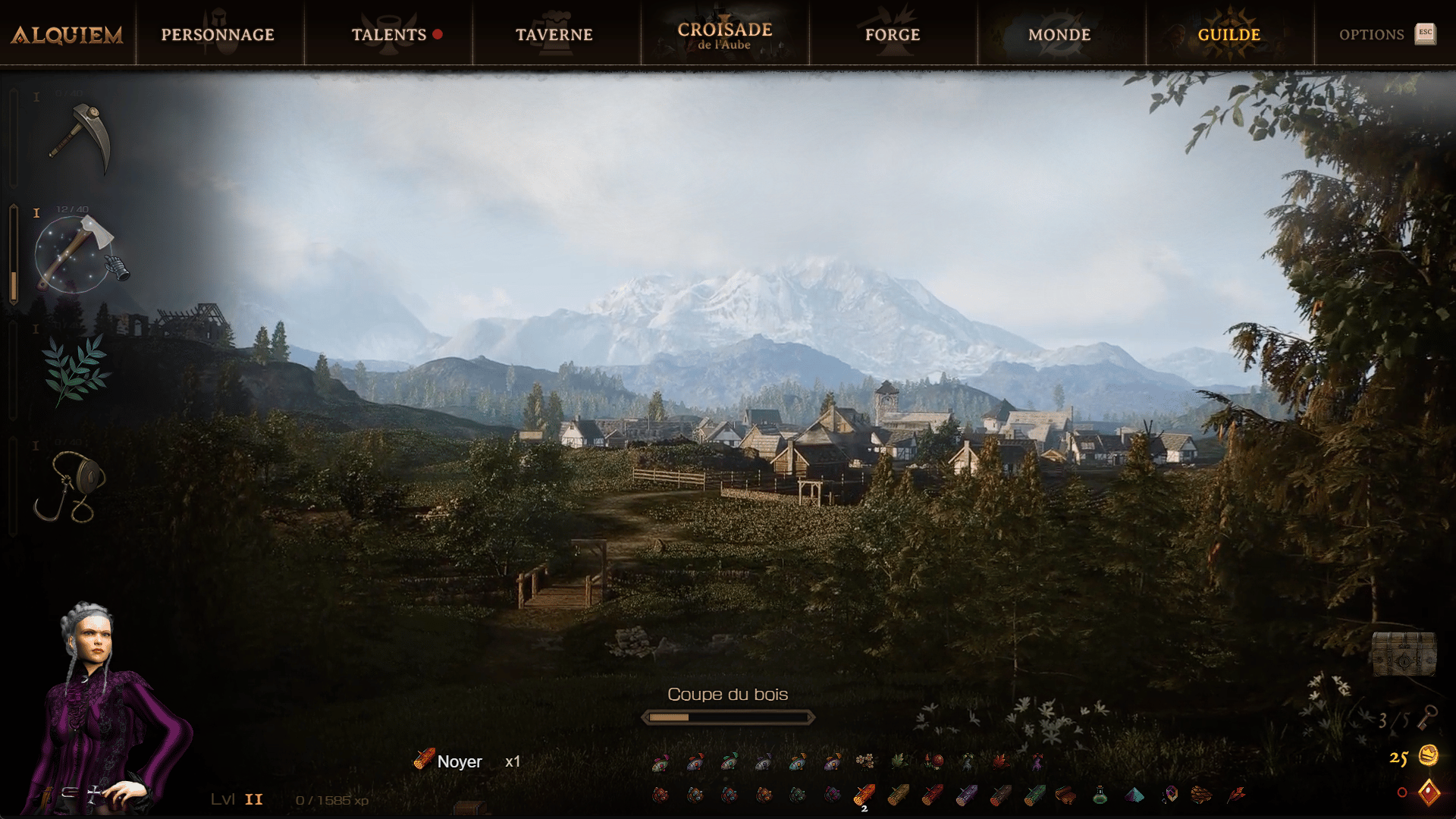Viewport: 1456px width, 819px height.
Task: Select the pickaxe mining skill
Action: point(80,138)
